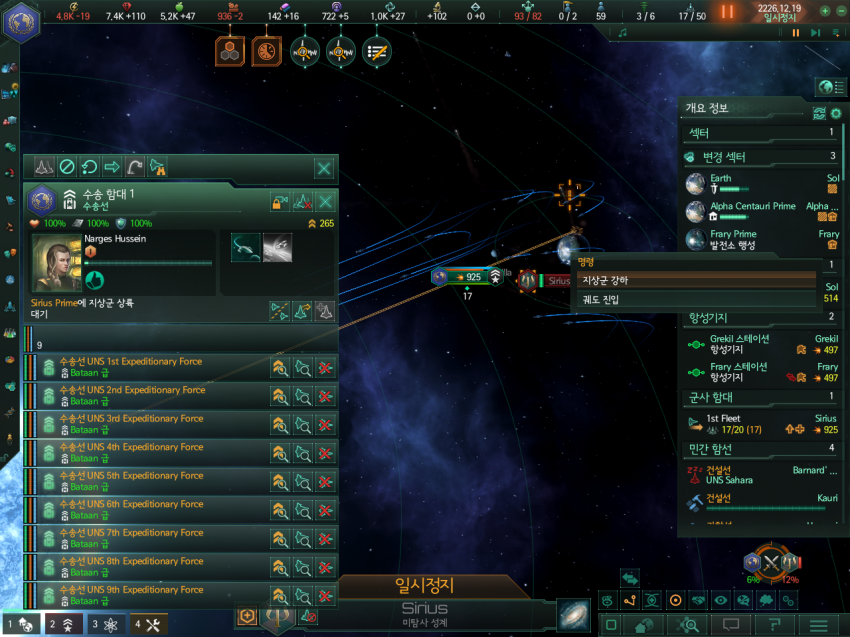Screen dimensions: 850x637
Task: Click Narges Hussein's leader portrait
Action: pyautogui.click(x=58, y=262)
